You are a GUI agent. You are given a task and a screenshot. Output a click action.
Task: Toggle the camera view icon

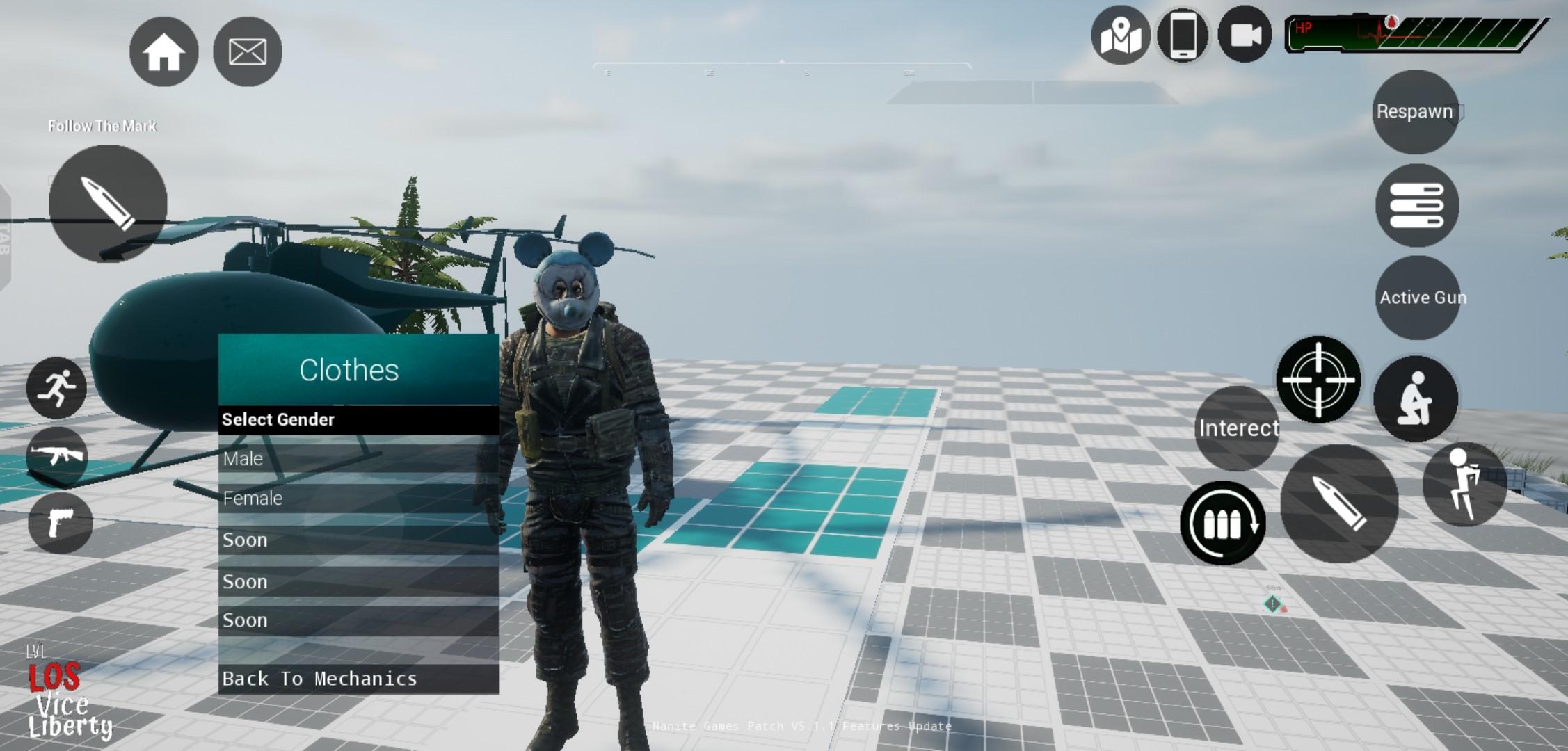click(1245, 35)
